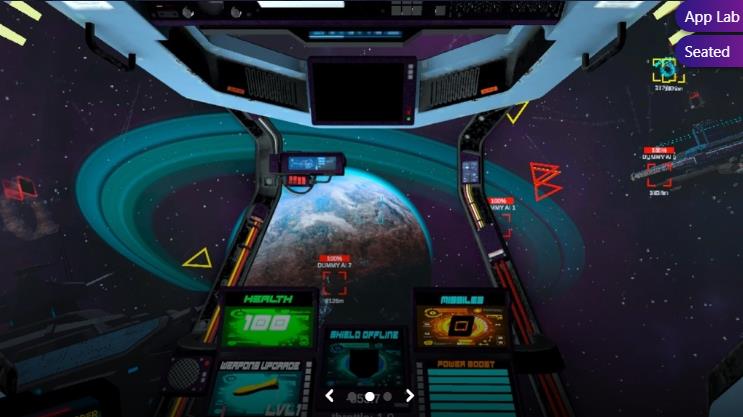Select the Seated tag
The width and height of the screenshot is (743, 417).
tap(707, 52)
